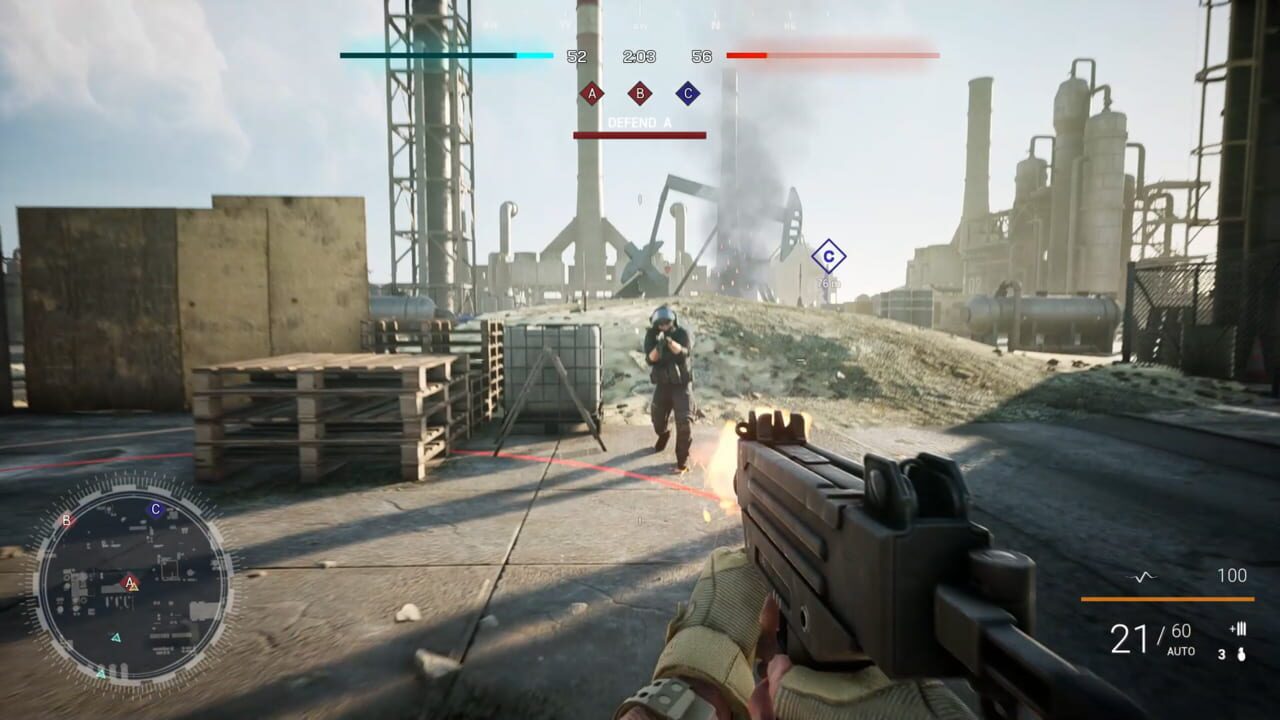Click the red progress bar under DEFEND A
The image size is (1280, 720).
(x=639, y=136)
